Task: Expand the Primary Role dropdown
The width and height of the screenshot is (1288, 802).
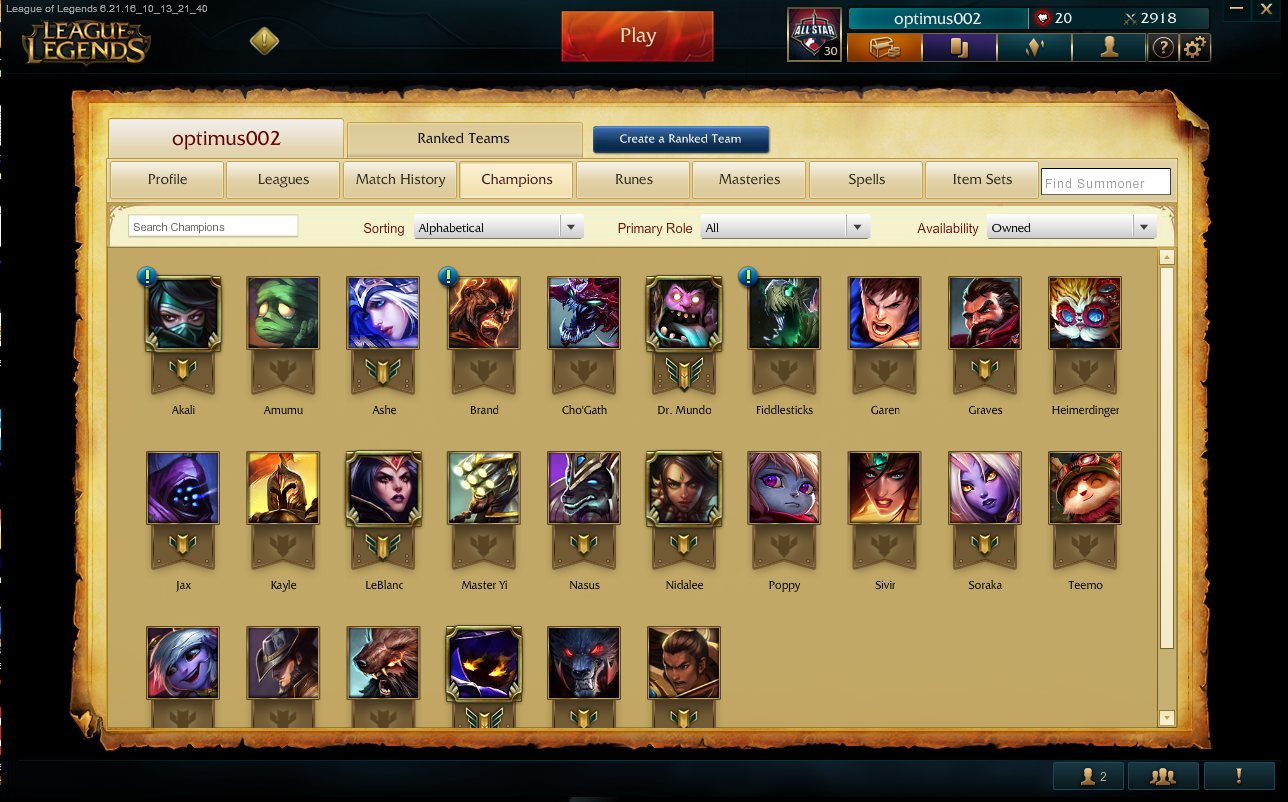Action: tap(785, 228)
